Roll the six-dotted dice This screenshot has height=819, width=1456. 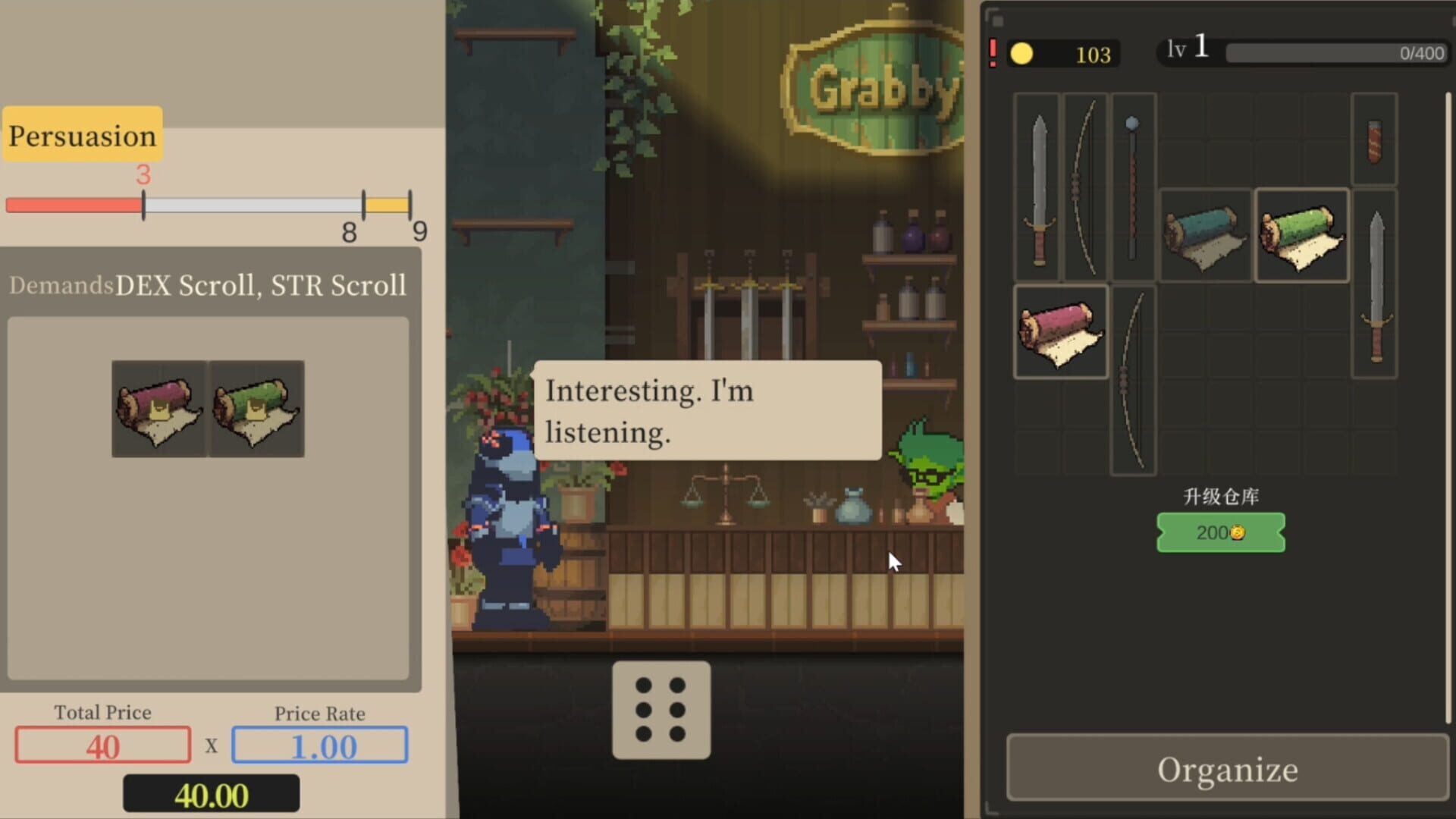click(x=661, y=711)
